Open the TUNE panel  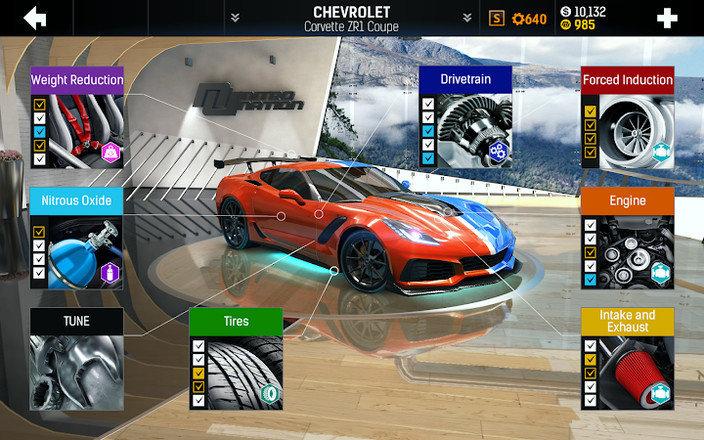[x=77, y=360]
